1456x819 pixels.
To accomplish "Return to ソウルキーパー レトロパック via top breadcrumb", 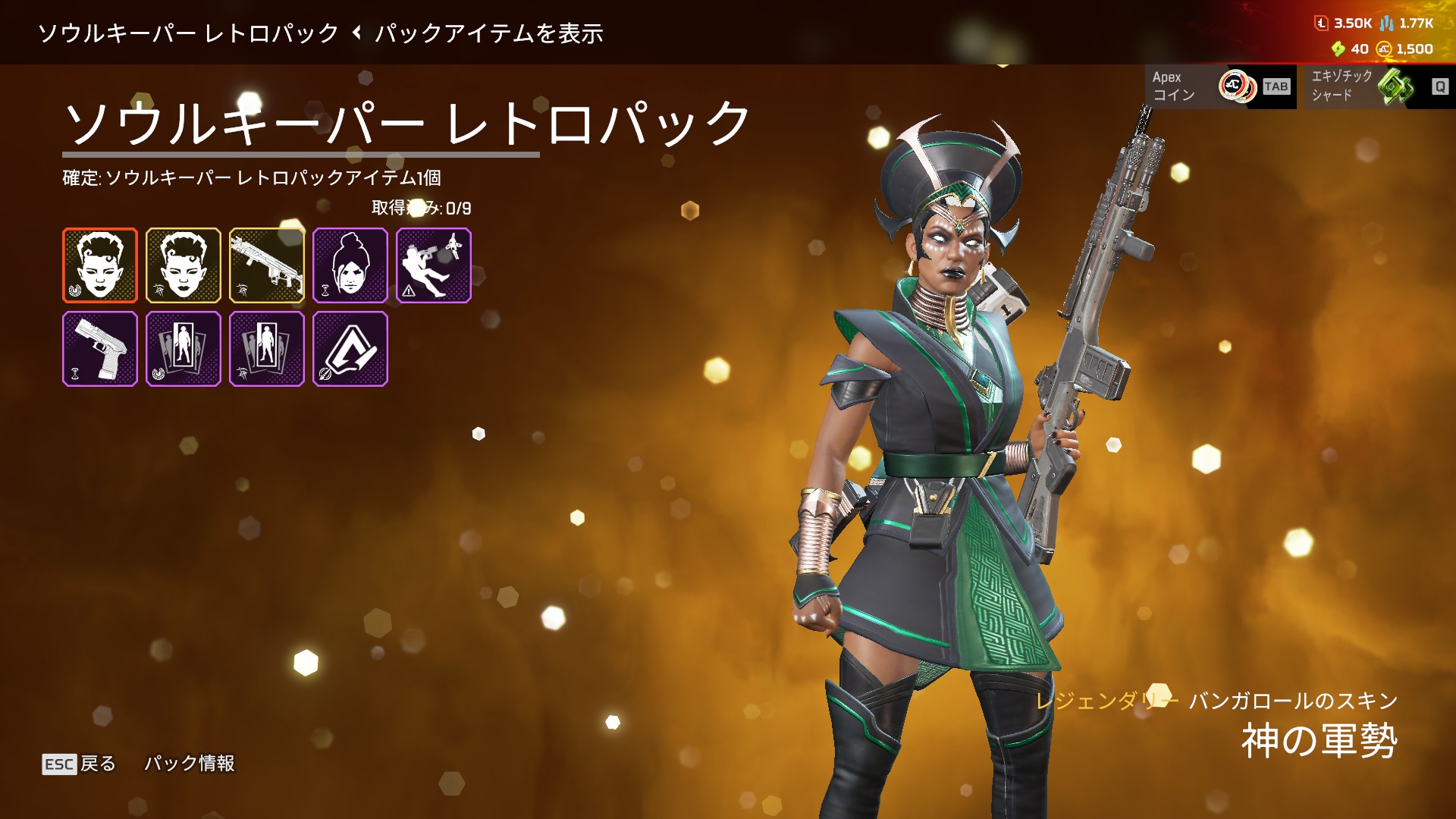I will click(x=188, y=33).
